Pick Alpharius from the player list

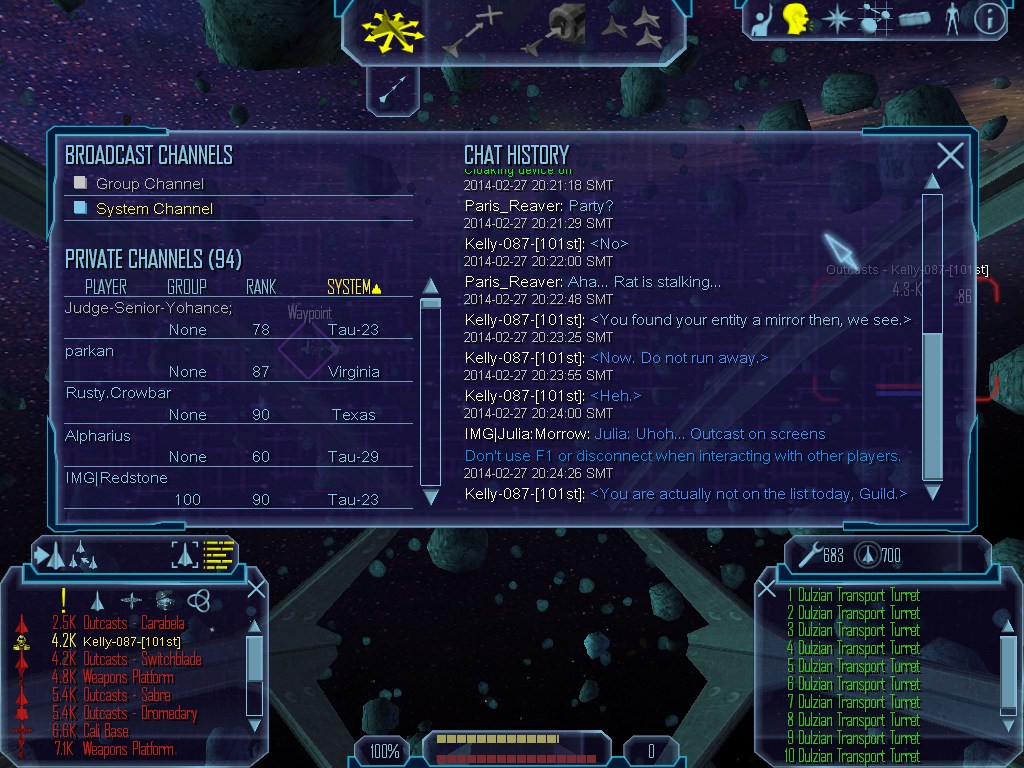click(98, 436)
